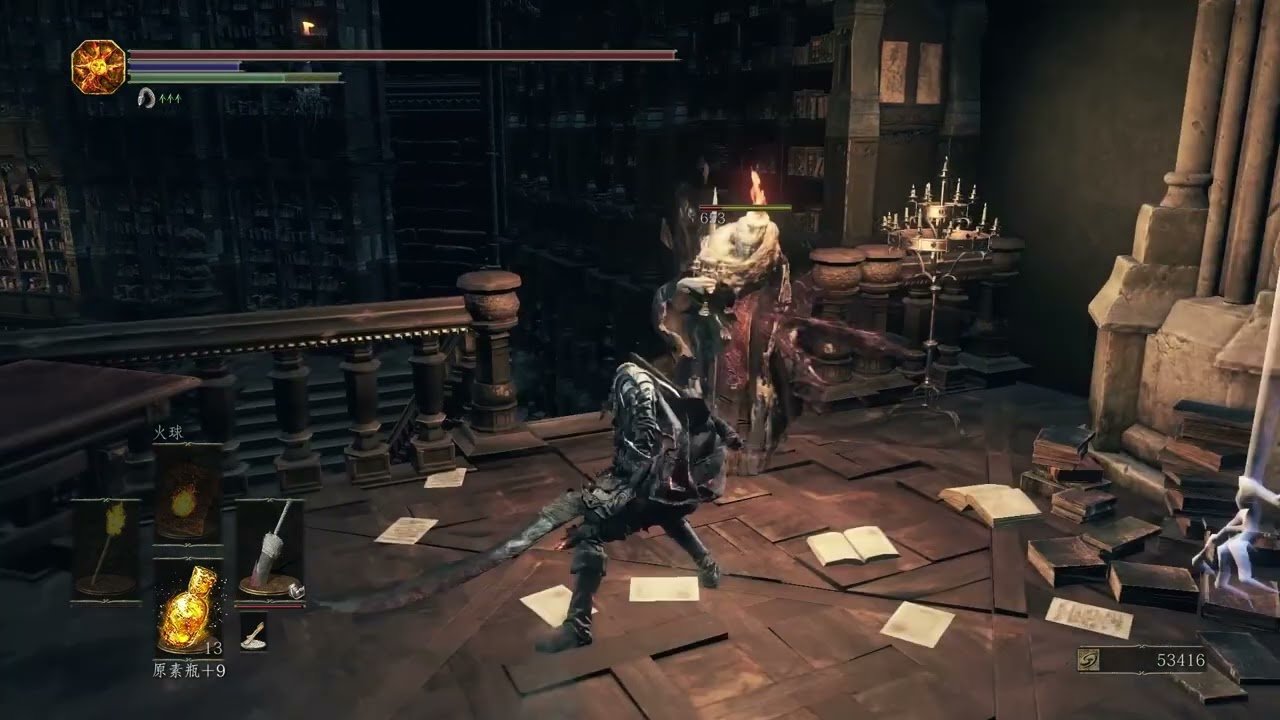Viewport: 1280px width, 720px height.
Task: Expand the 火球 spell name label
Action: (168, 433)
